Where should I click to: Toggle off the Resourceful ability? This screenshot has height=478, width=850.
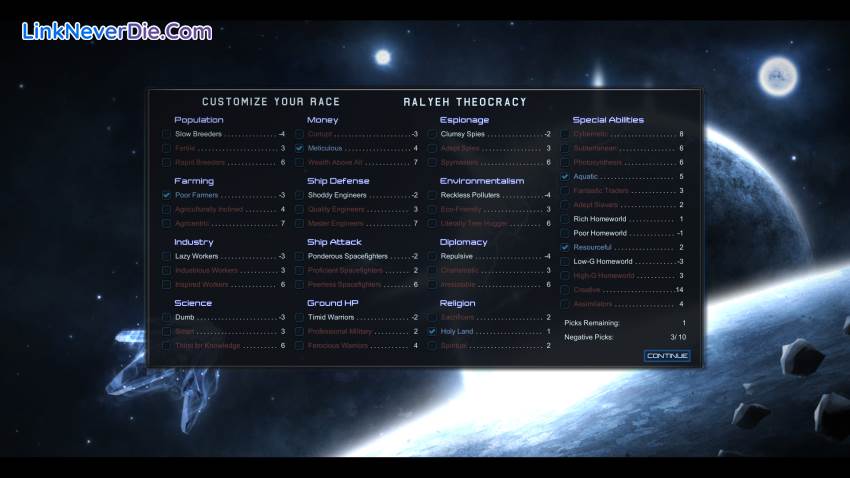[x=565, y=247]
